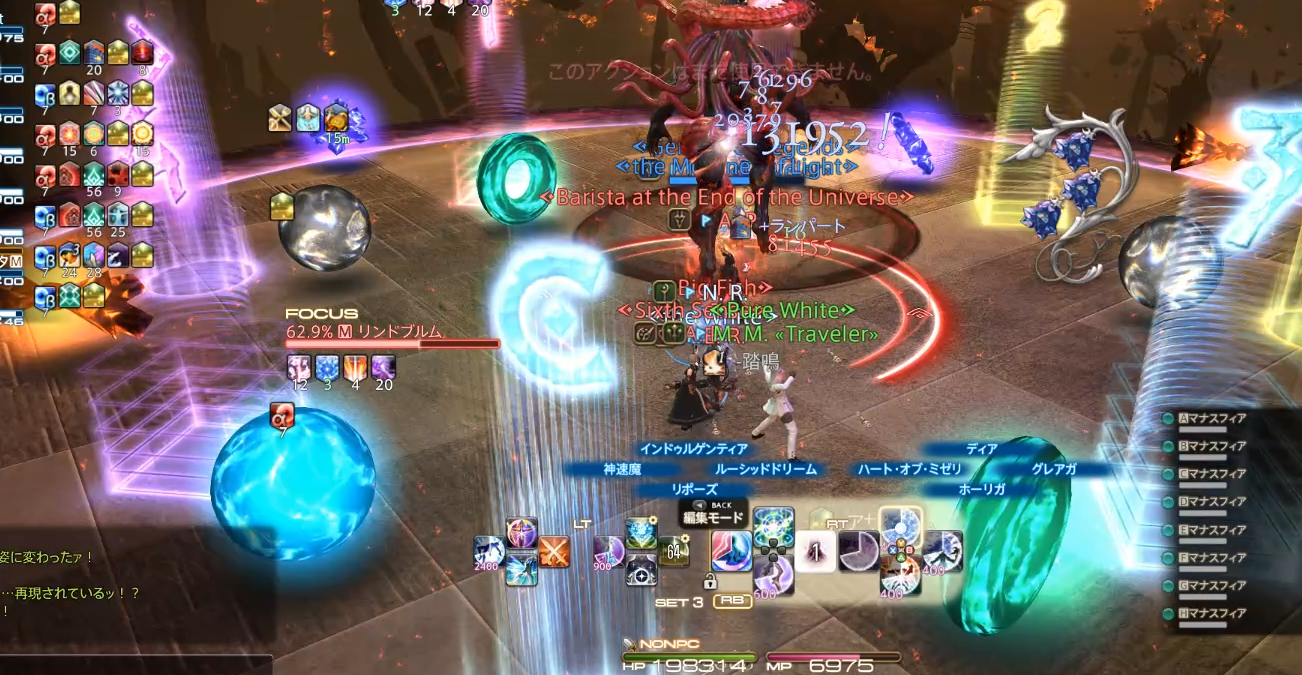Toggle the hotbar padlock icon

pos(710,581)
